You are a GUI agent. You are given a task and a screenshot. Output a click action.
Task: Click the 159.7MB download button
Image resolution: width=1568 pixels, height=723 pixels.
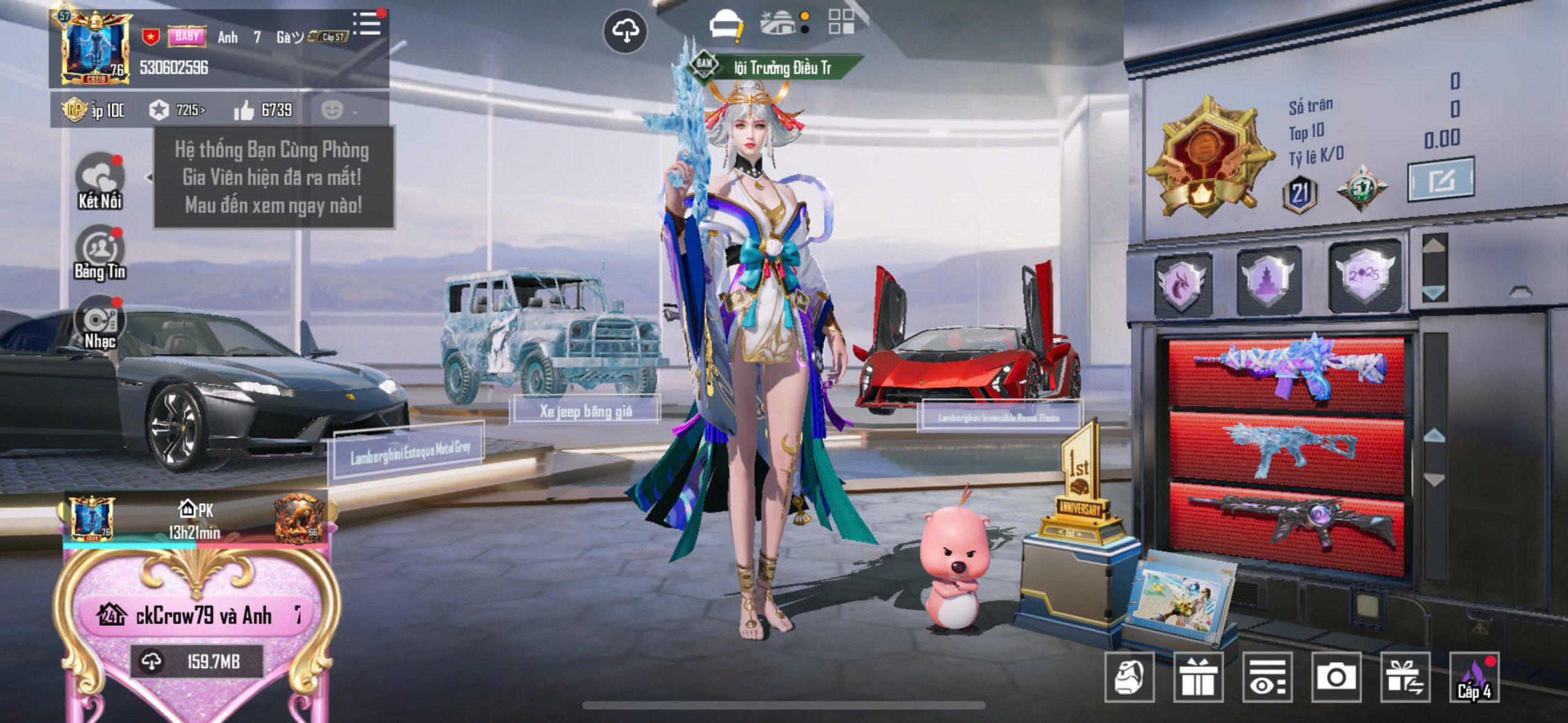click(197, 662)
